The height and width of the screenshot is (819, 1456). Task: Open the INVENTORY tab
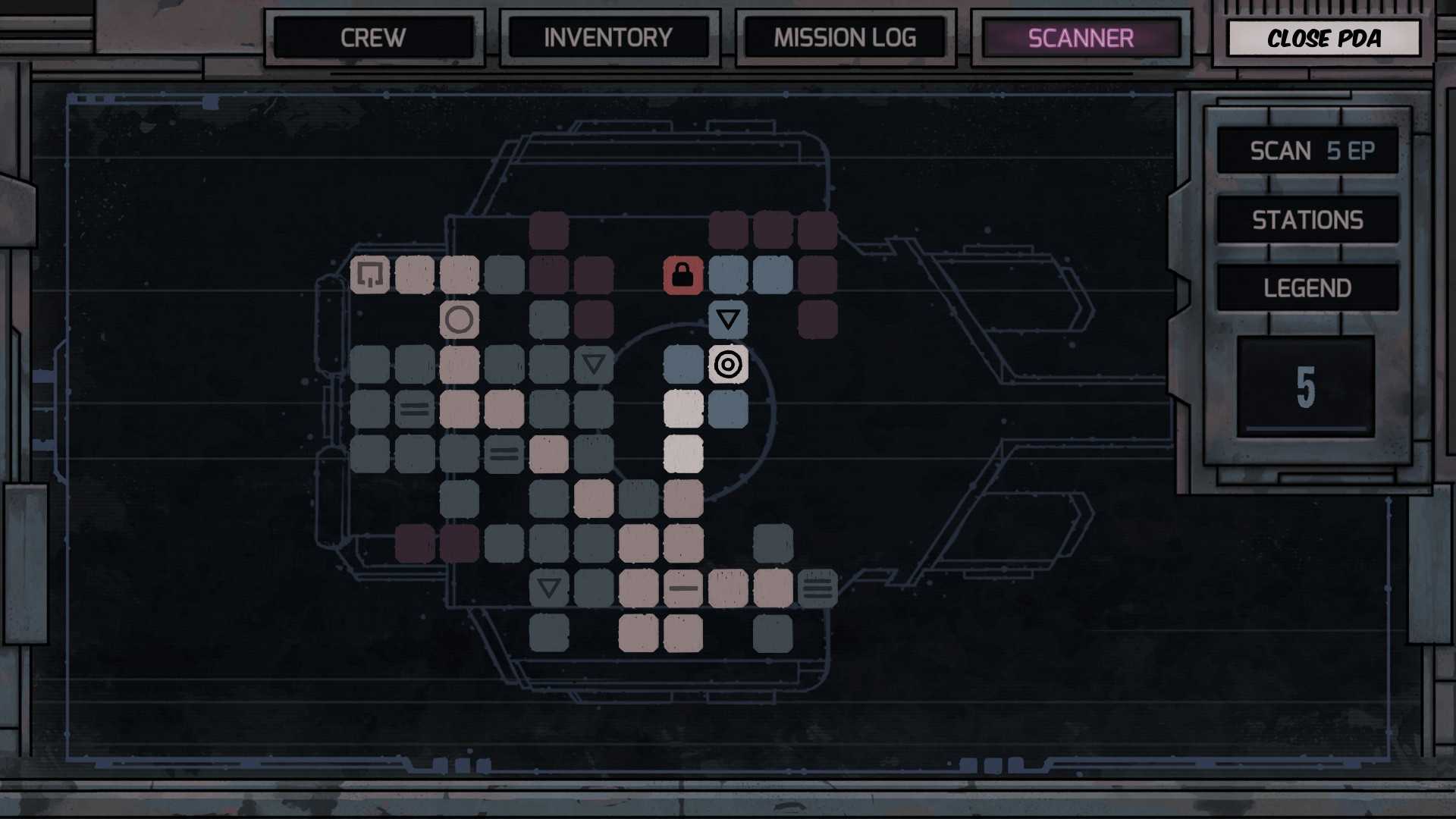click(609, 38)
